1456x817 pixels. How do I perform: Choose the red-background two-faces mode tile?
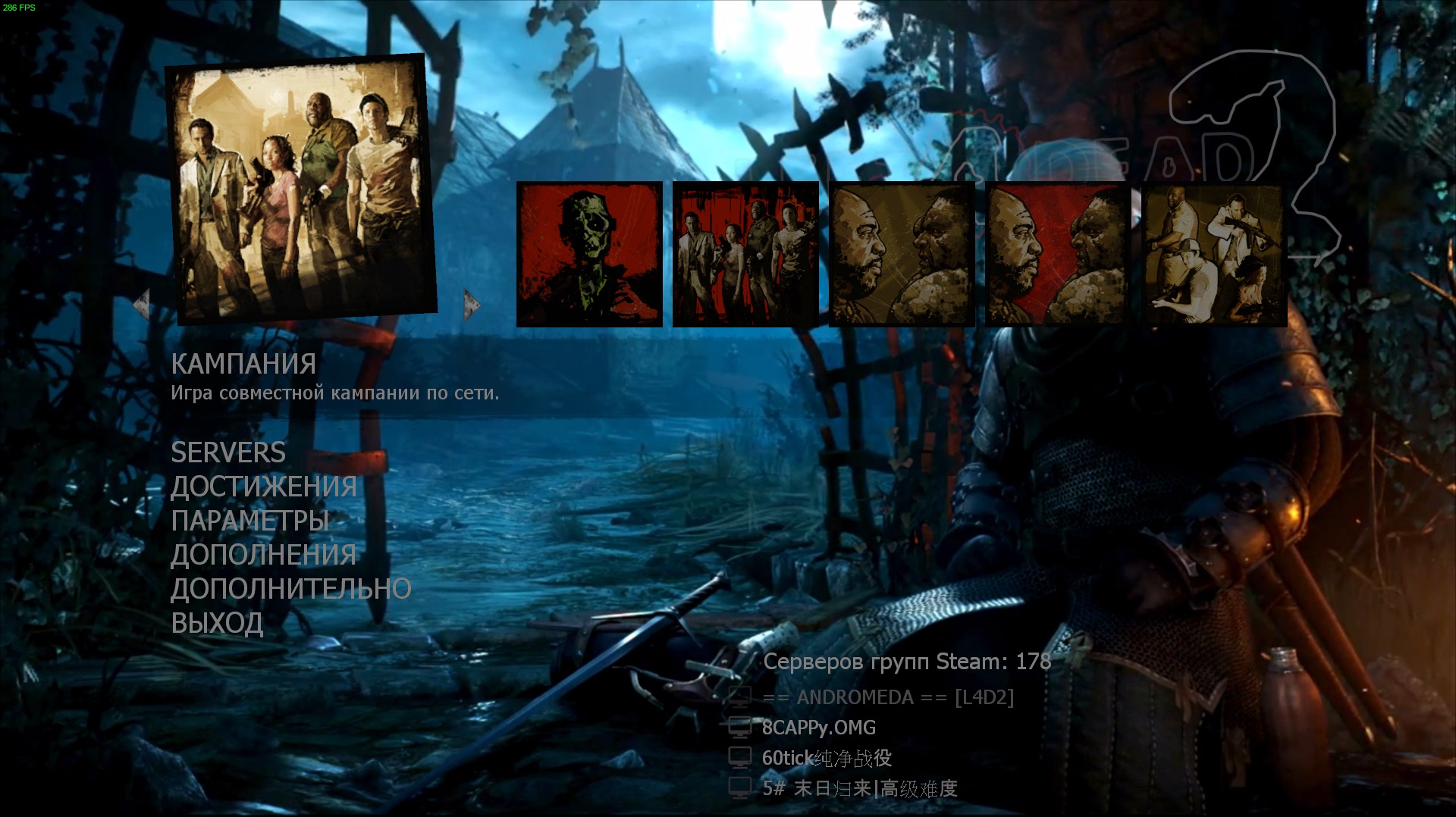(1058, 255)
